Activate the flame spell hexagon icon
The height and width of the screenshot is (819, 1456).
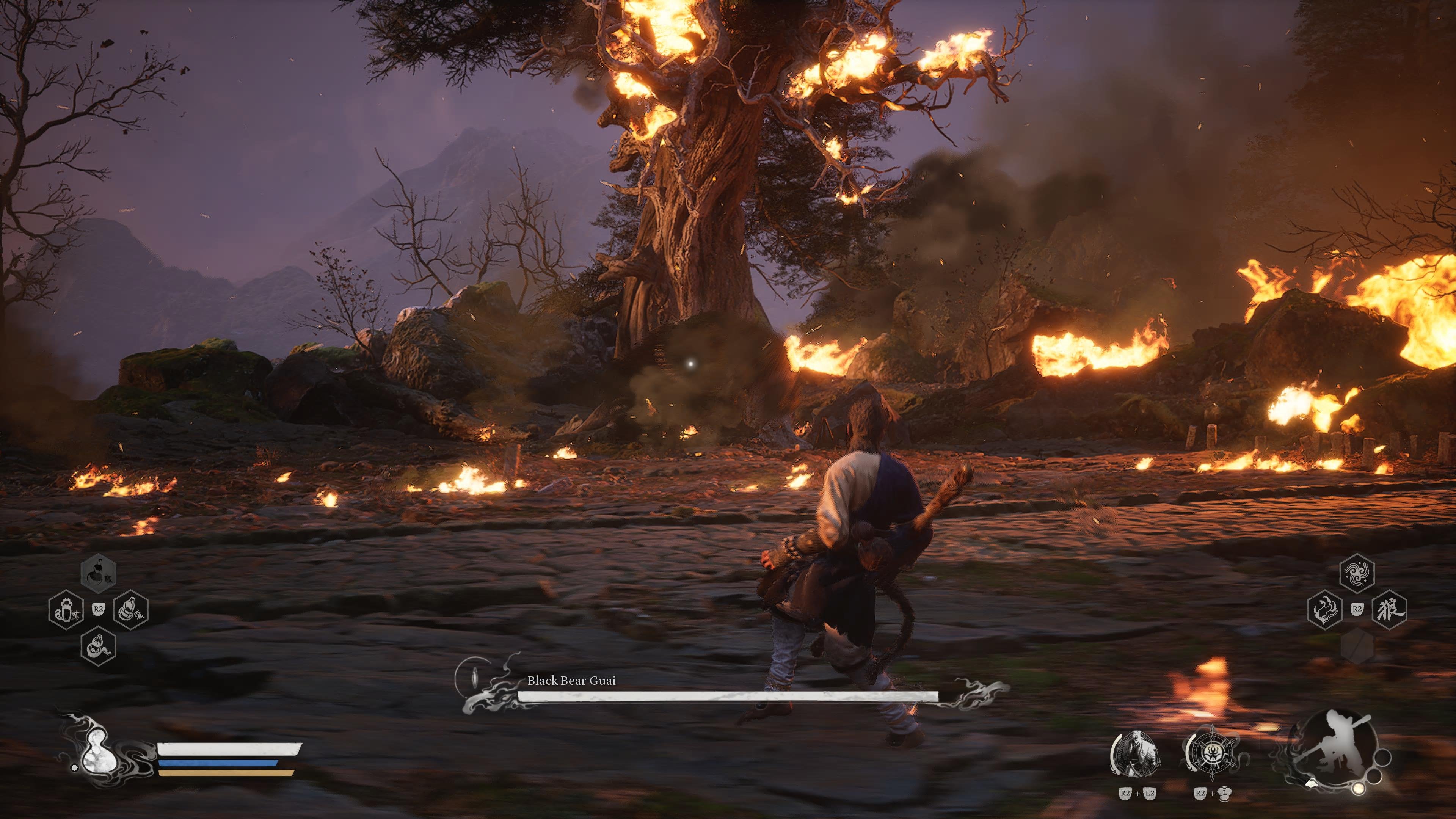1326,610
